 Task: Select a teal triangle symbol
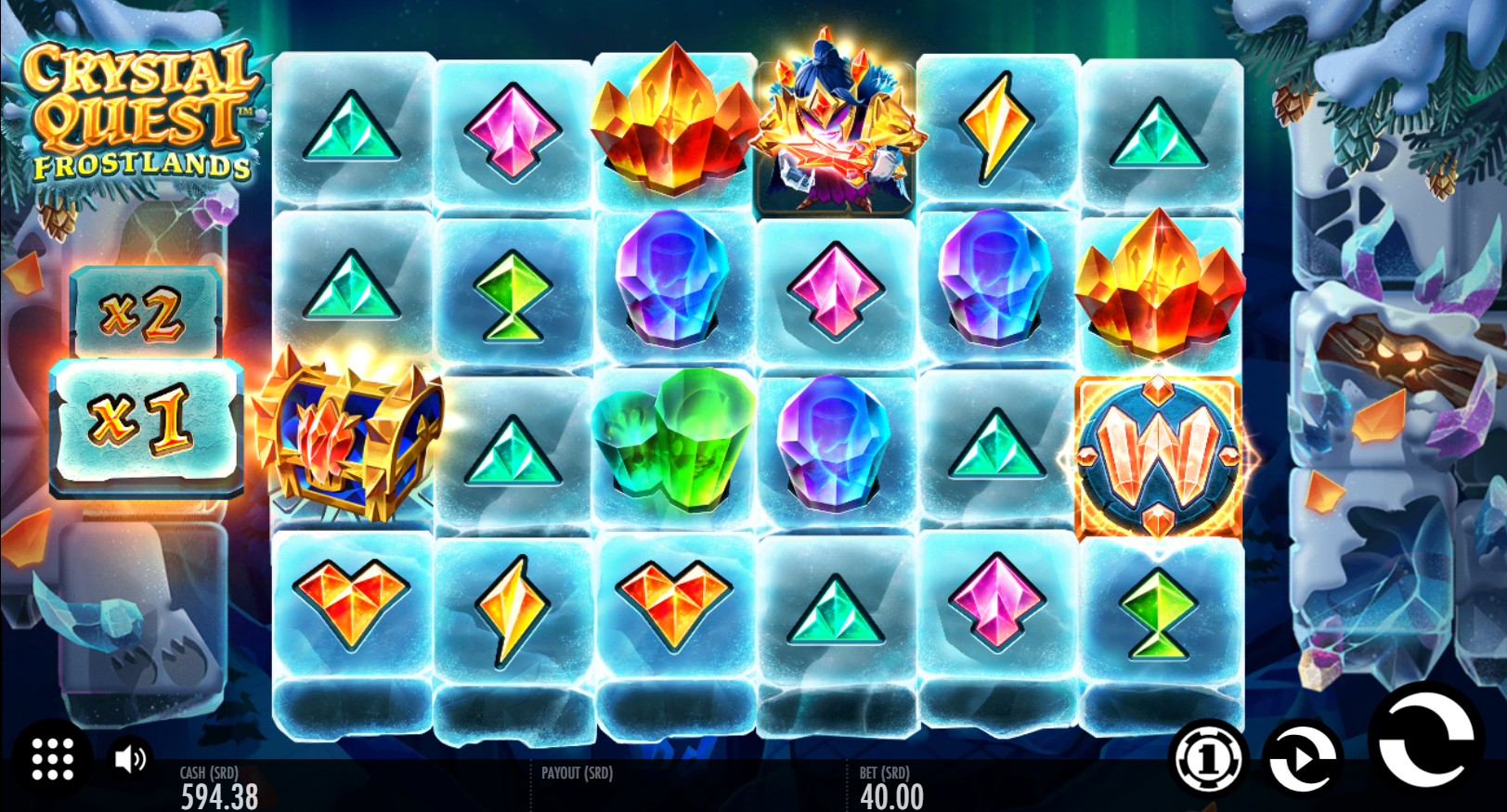tap(351, 122)
